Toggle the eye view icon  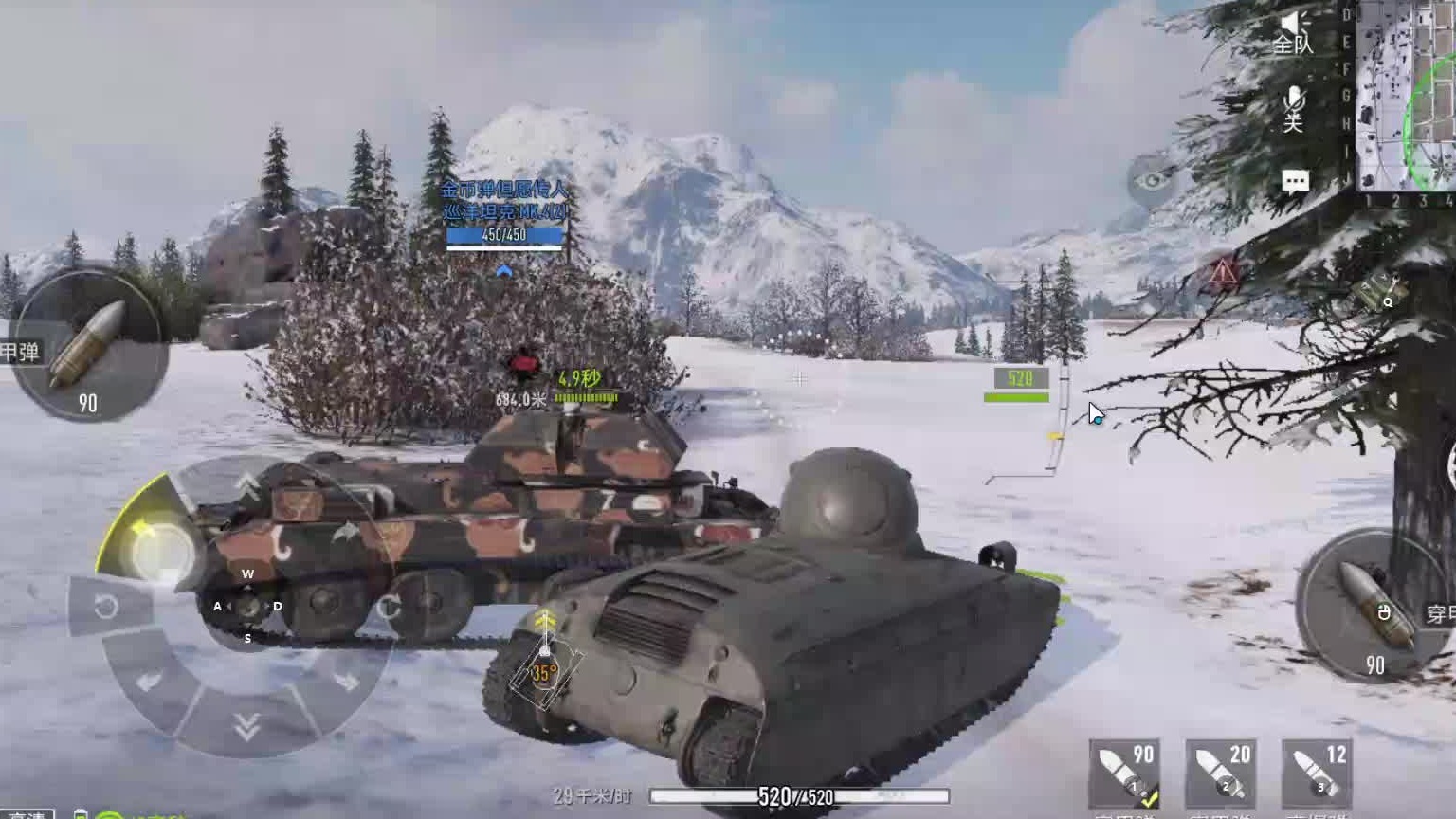(x=1152, y=180)
